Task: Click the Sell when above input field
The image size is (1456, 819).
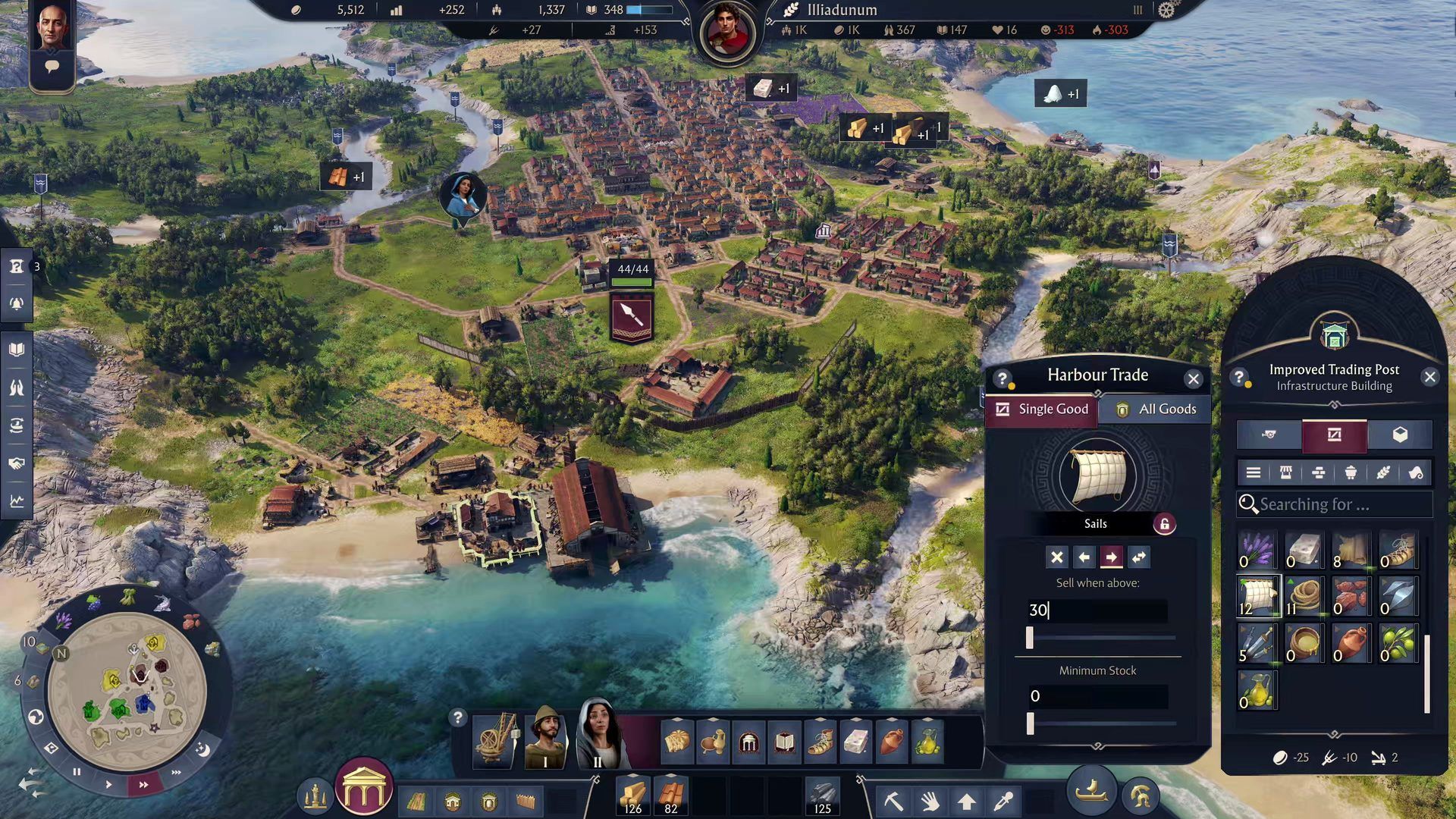Action: (x=1097, y=610)
